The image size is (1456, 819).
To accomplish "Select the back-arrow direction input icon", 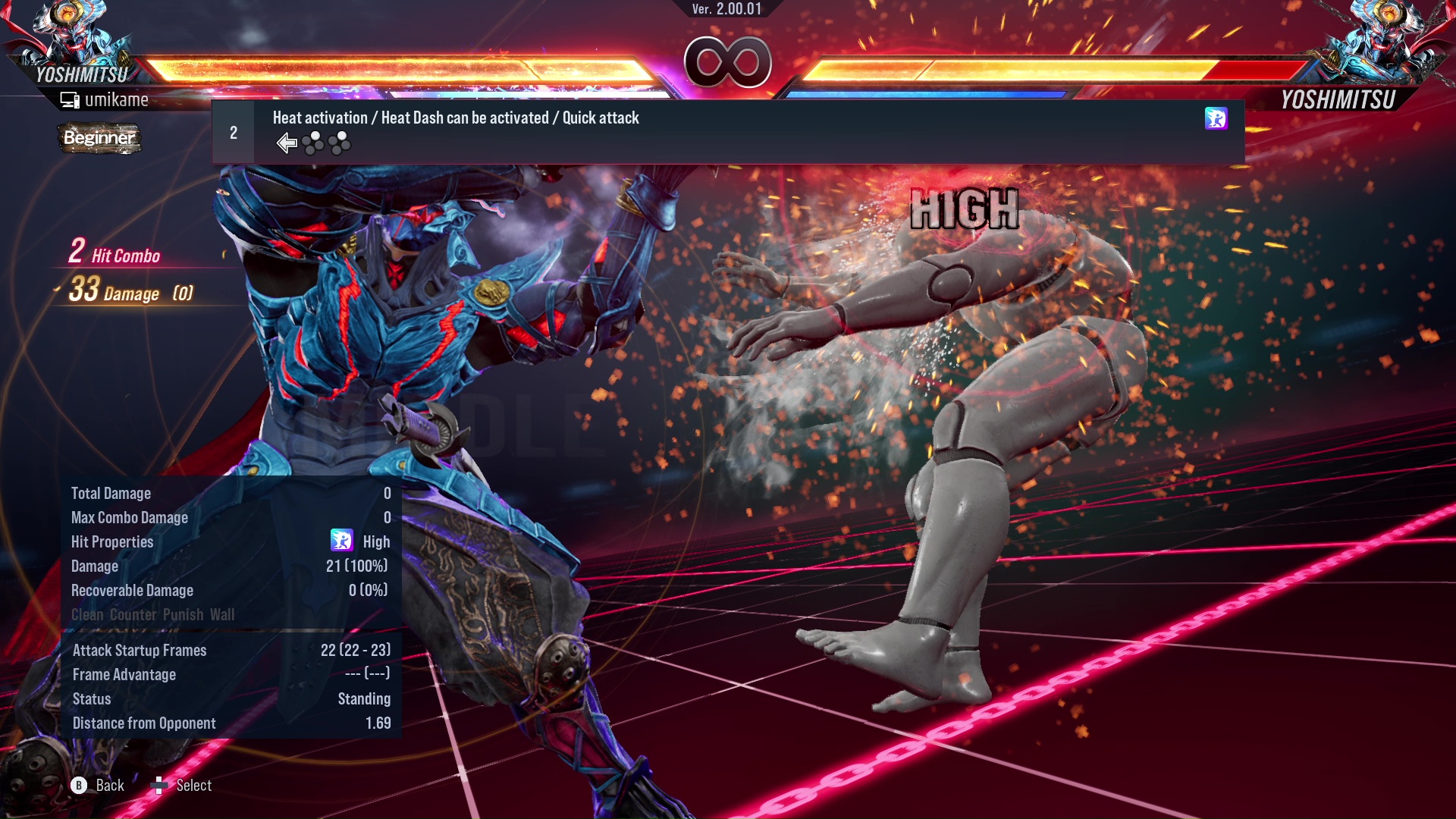I will [286, 143].
